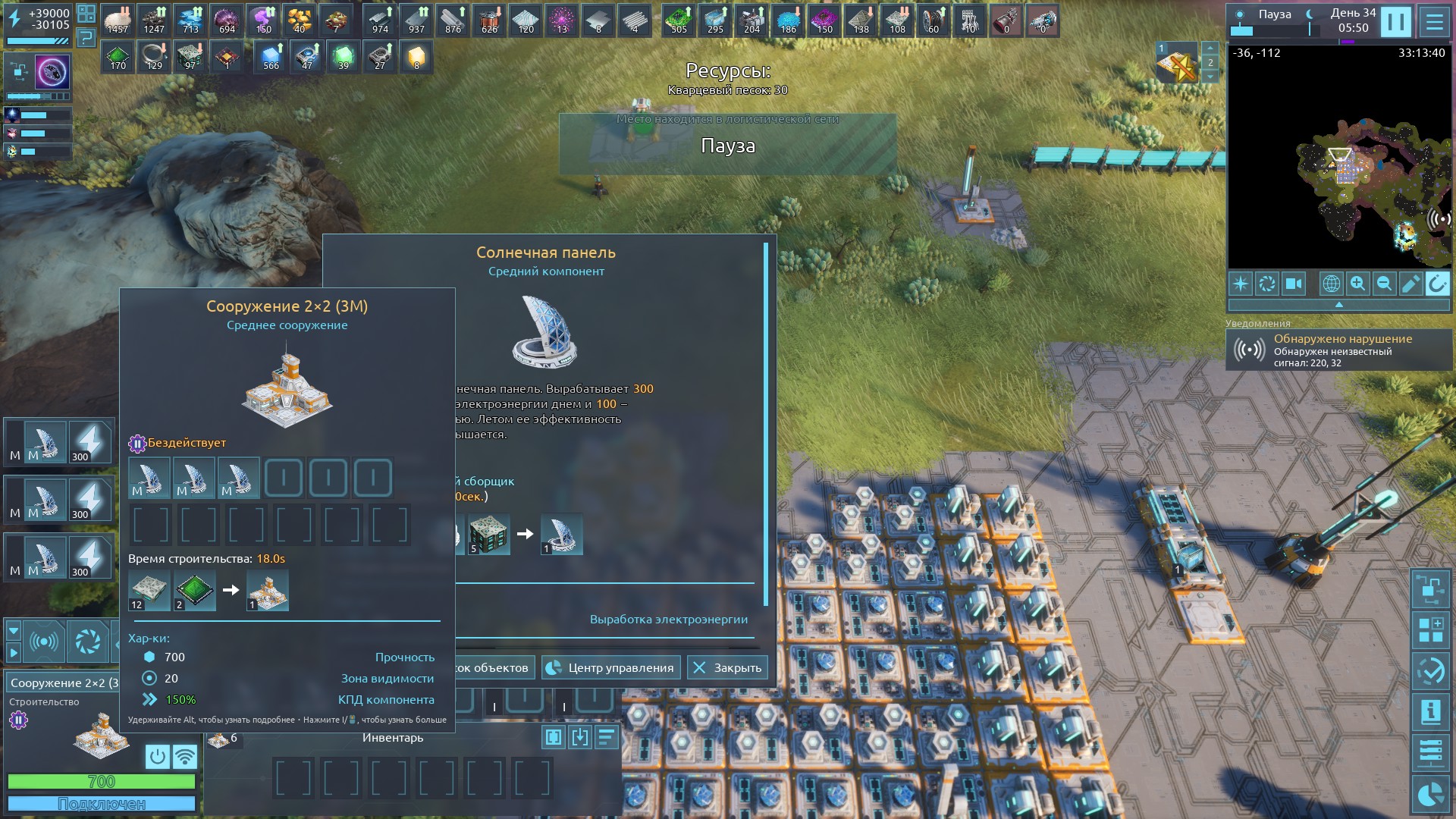The height and width of the screenshot is (819, 1456).
Task: Open the Центр управления control center
Action: pos(610,667)
